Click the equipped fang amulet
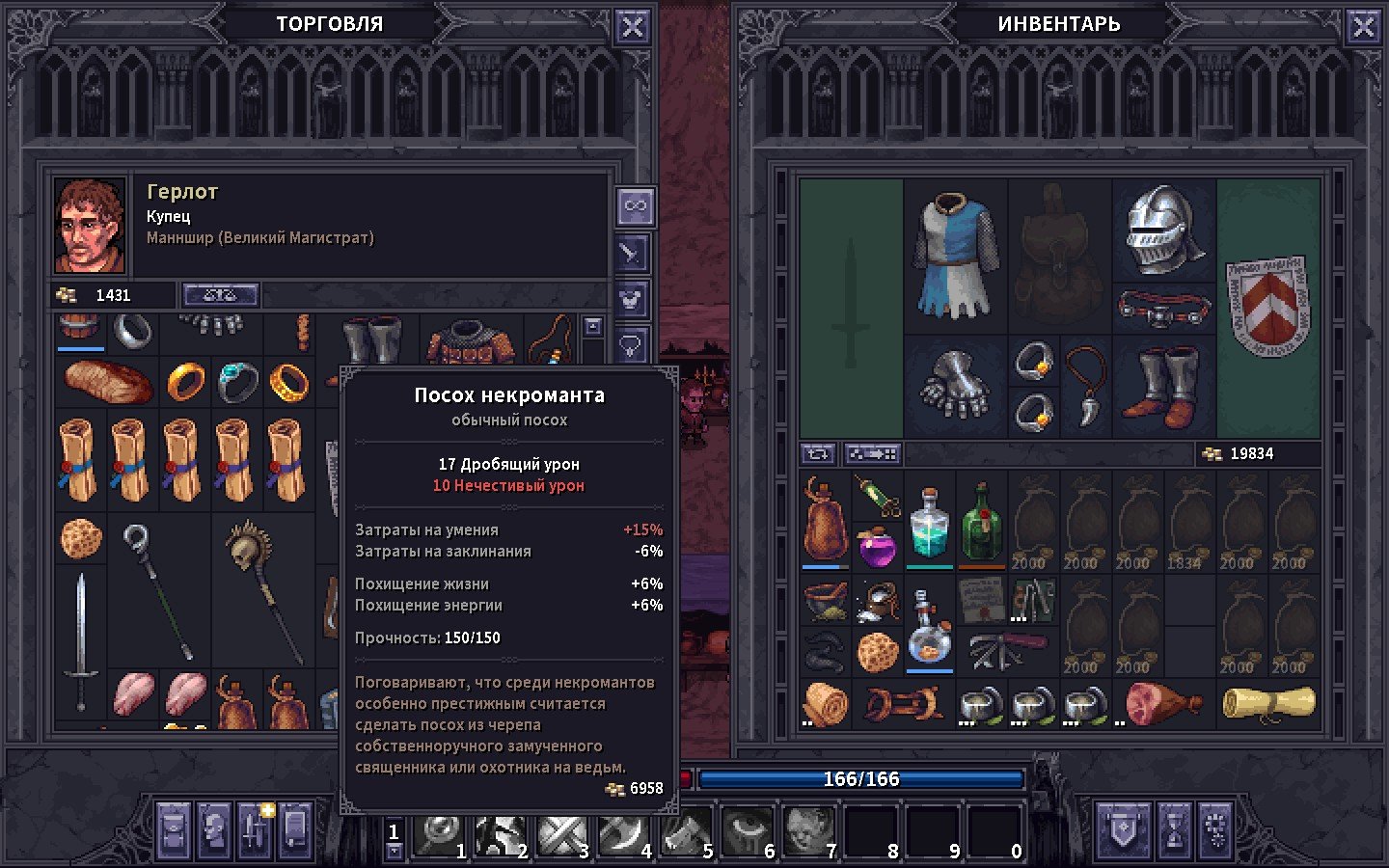1389x868 pixels. coord(1086,387)
